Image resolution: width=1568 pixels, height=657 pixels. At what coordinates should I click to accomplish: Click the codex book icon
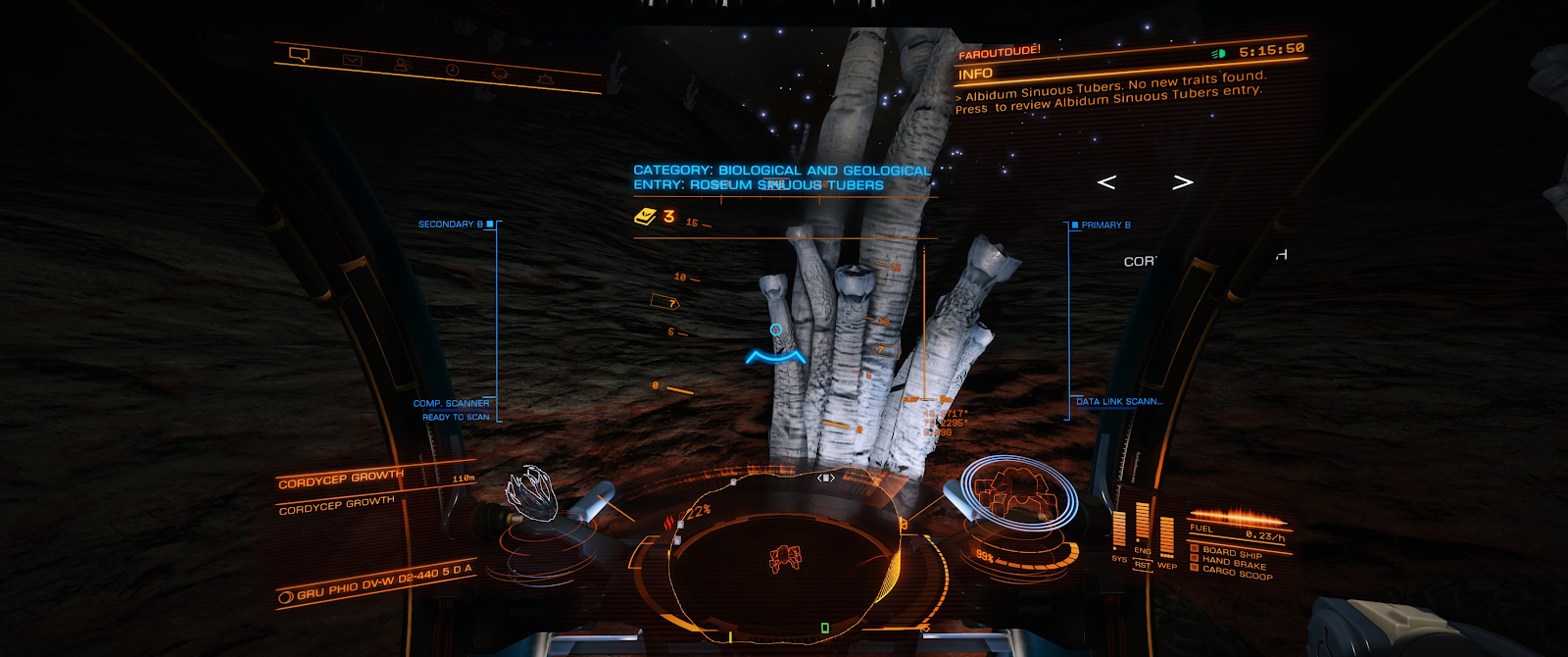645,217
